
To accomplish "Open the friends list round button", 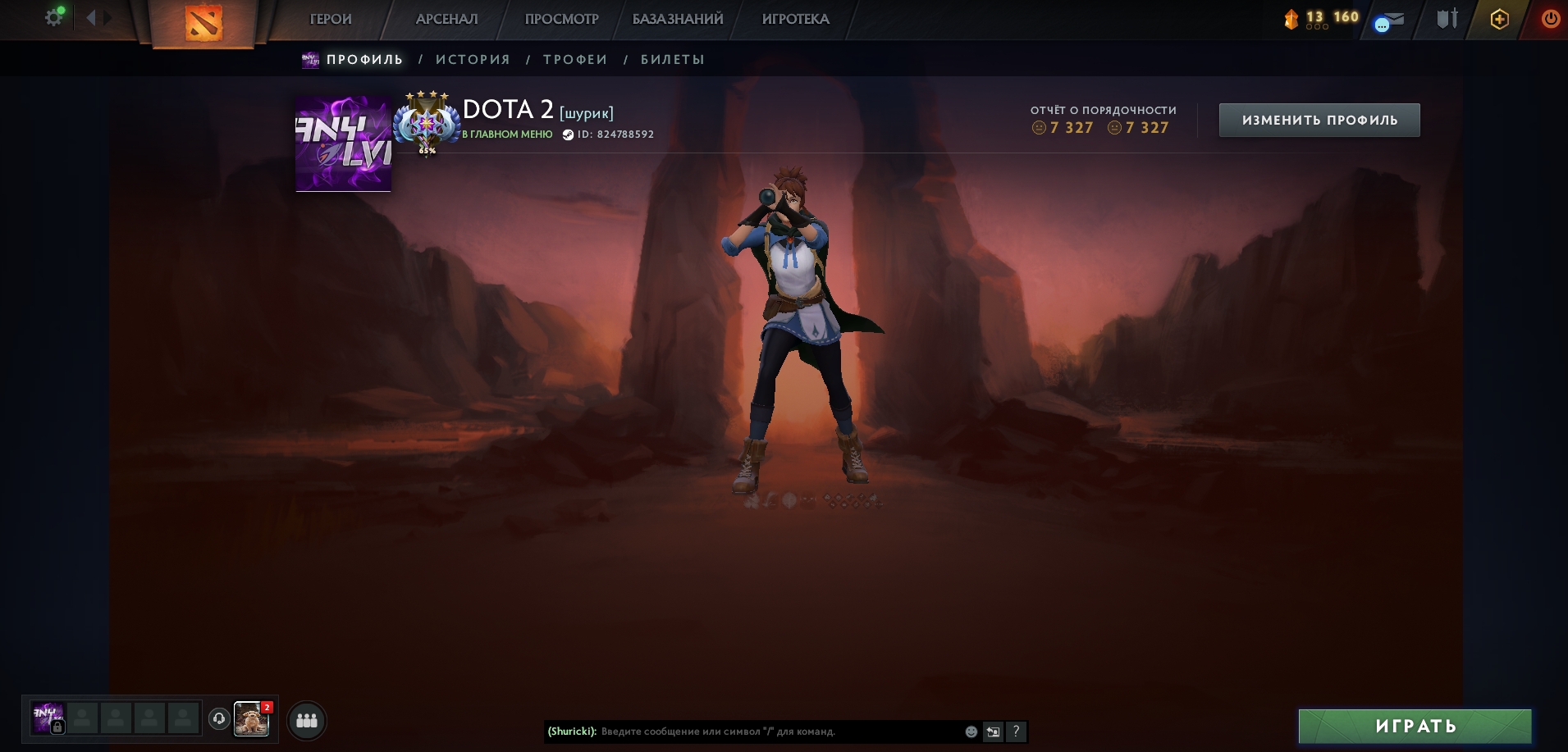I will (x=307, y=720).
